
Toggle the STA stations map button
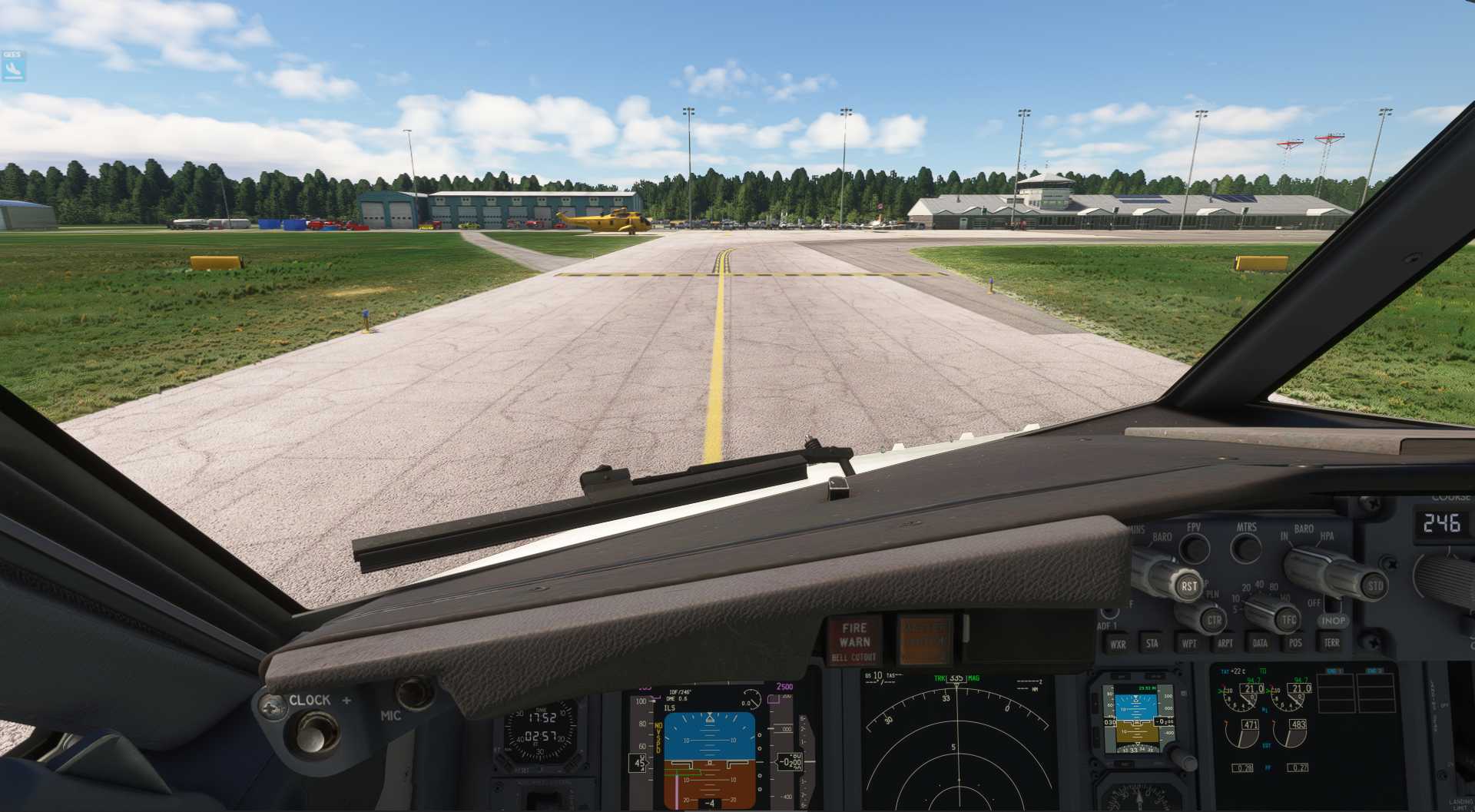click(1152, 643)
